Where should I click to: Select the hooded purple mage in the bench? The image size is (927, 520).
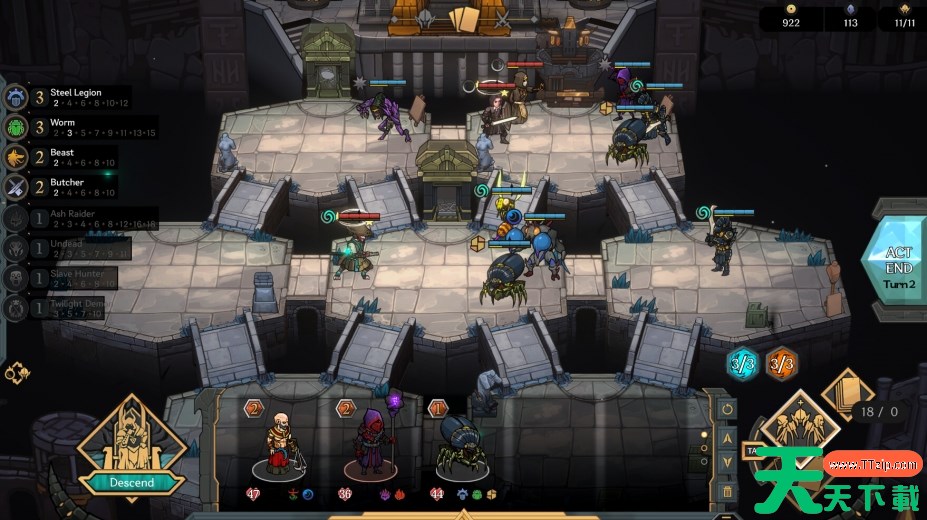click(371, 444)
